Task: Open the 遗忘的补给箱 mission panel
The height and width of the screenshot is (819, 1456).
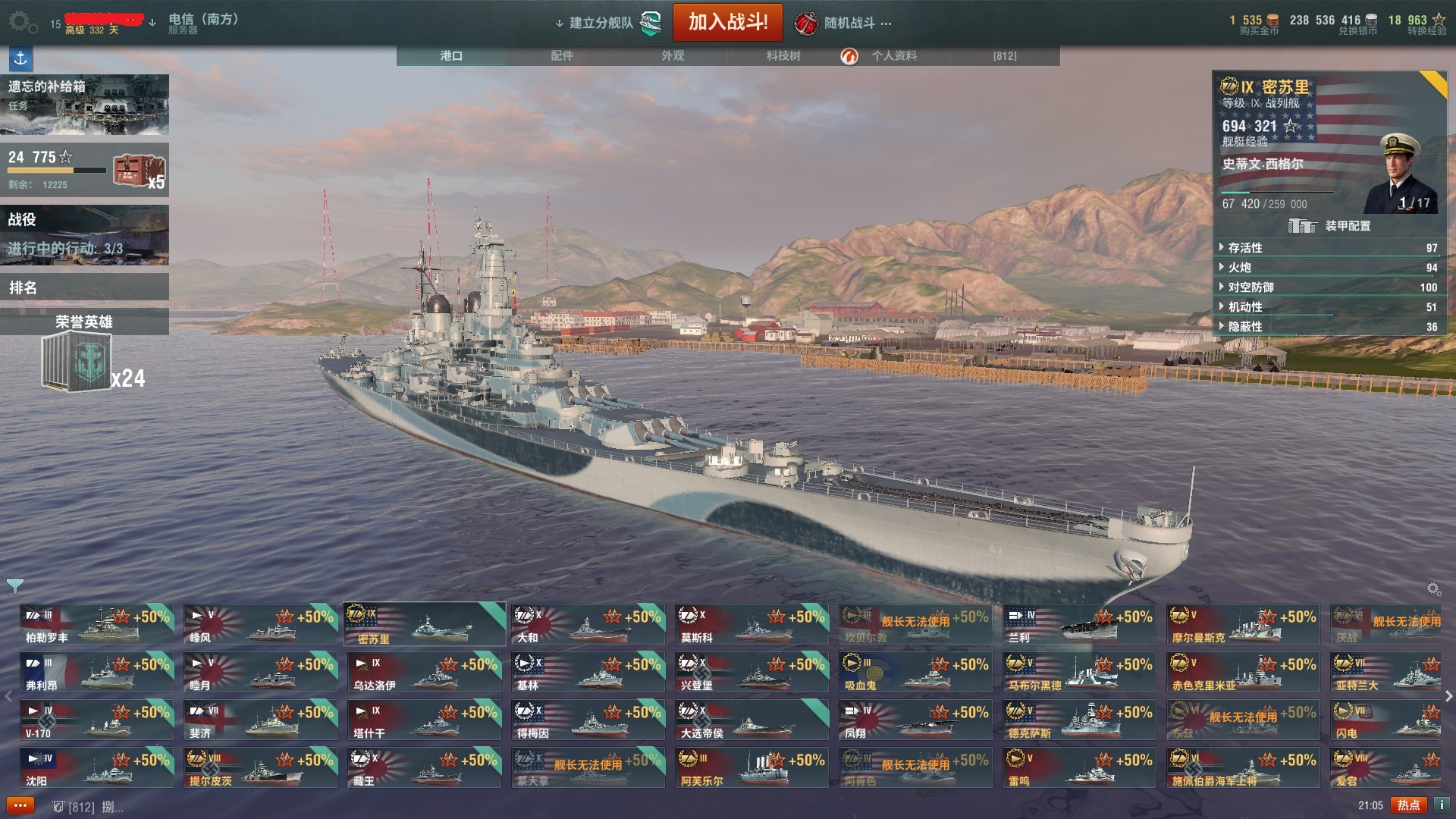Action: [84, 104]
